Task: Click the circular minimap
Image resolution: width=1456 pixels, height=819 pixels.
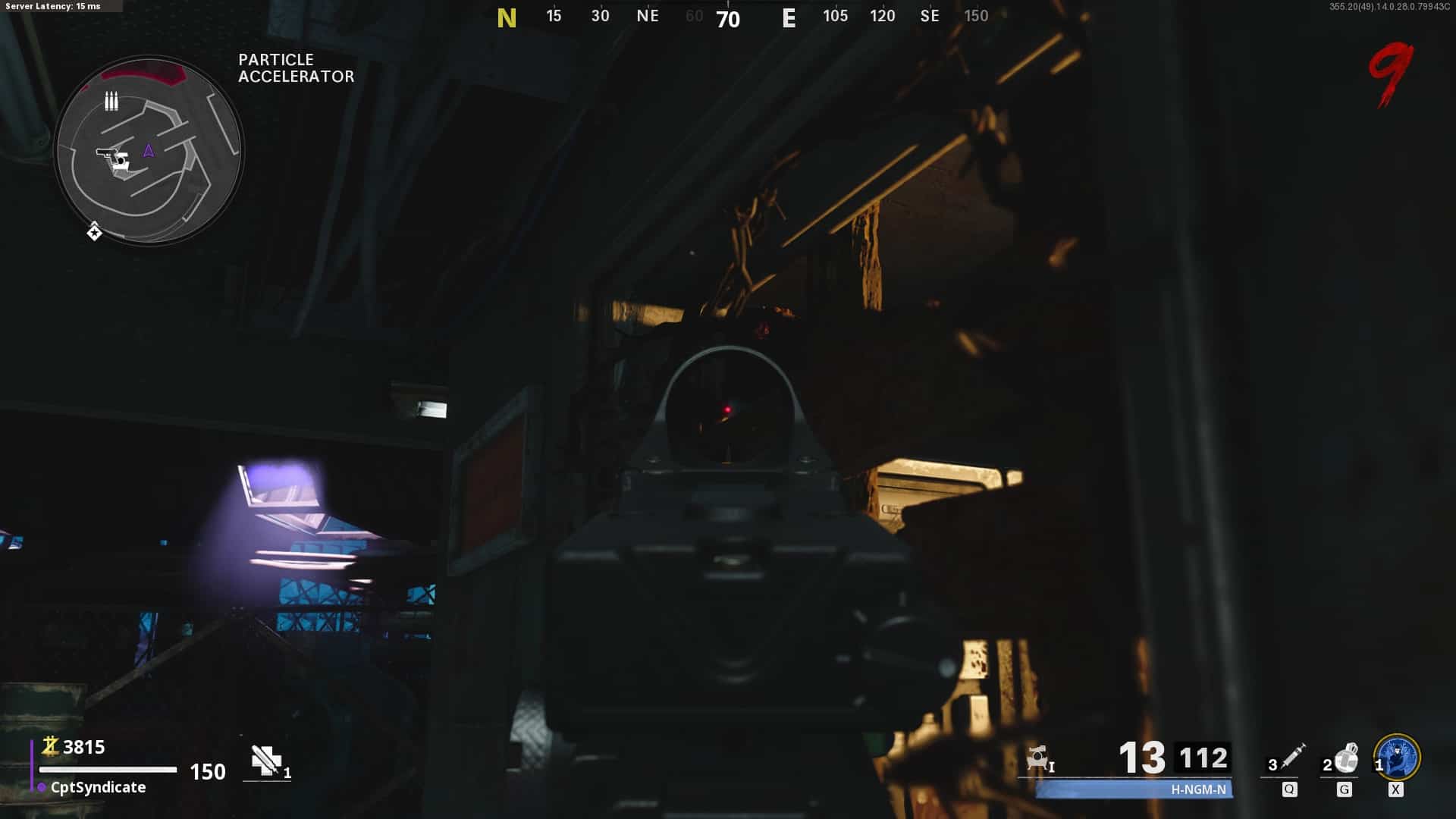Action: pos(149,150)
